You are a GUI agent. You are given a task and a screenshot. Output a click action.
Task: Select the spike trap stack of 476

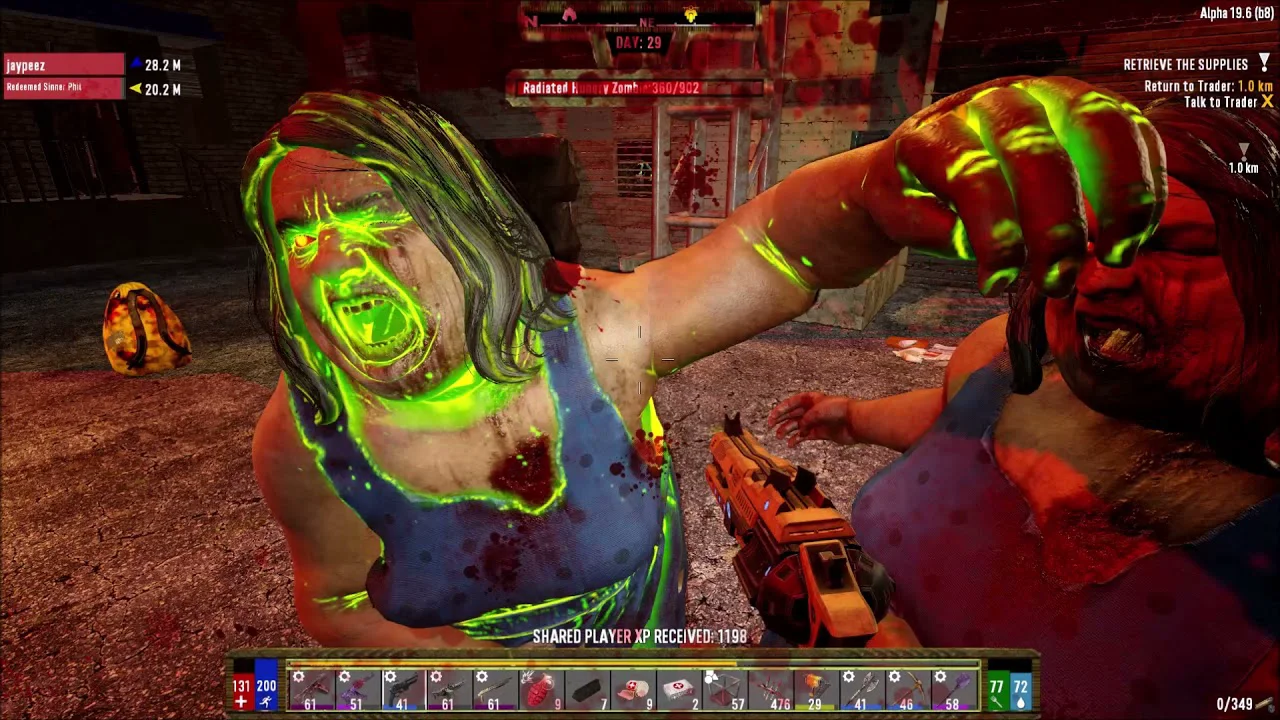pos(770,690)
